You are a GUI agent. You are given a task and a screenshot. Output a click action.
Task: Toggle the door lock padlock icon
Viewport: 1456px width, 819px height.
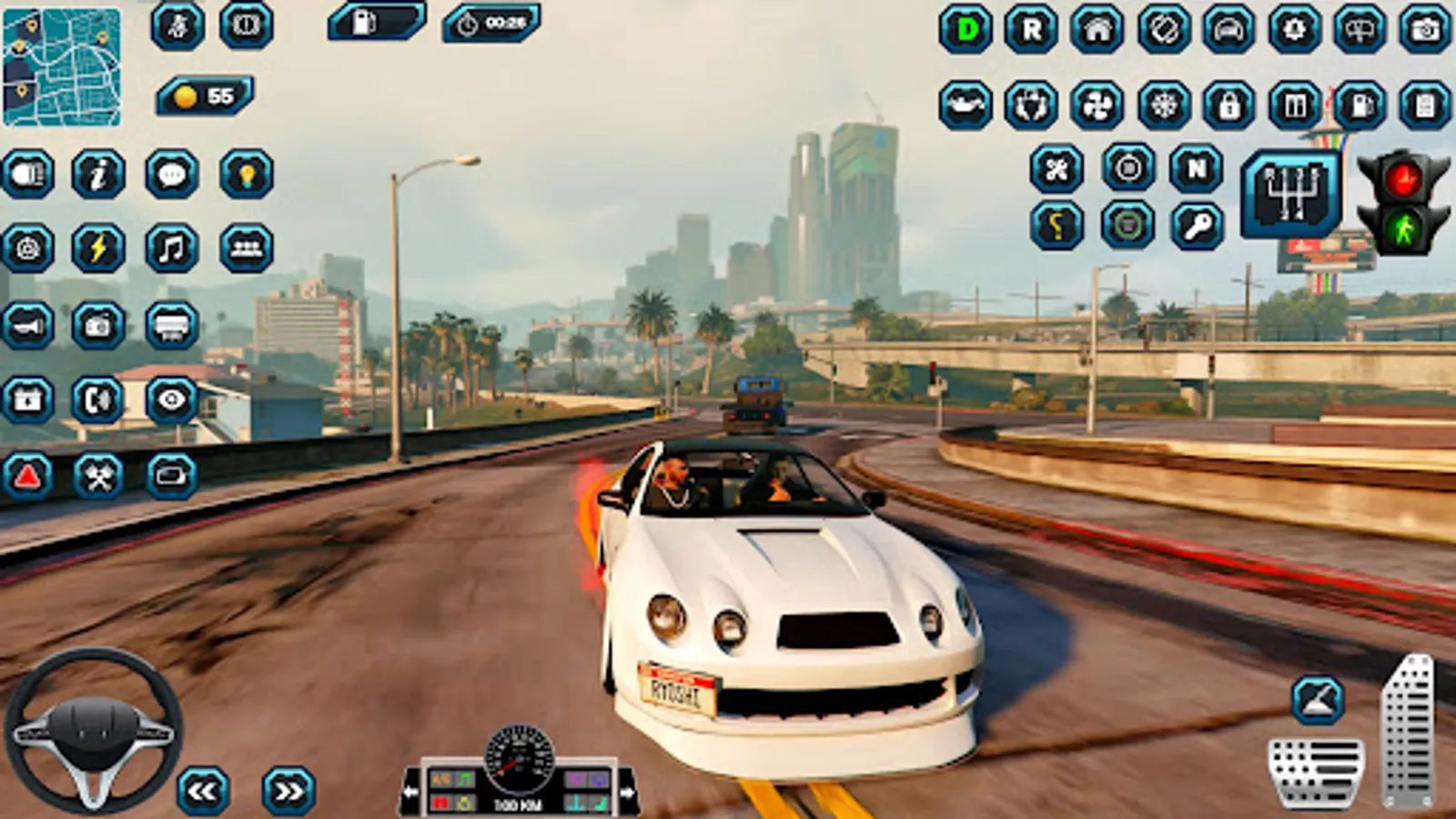(1229, 106)
